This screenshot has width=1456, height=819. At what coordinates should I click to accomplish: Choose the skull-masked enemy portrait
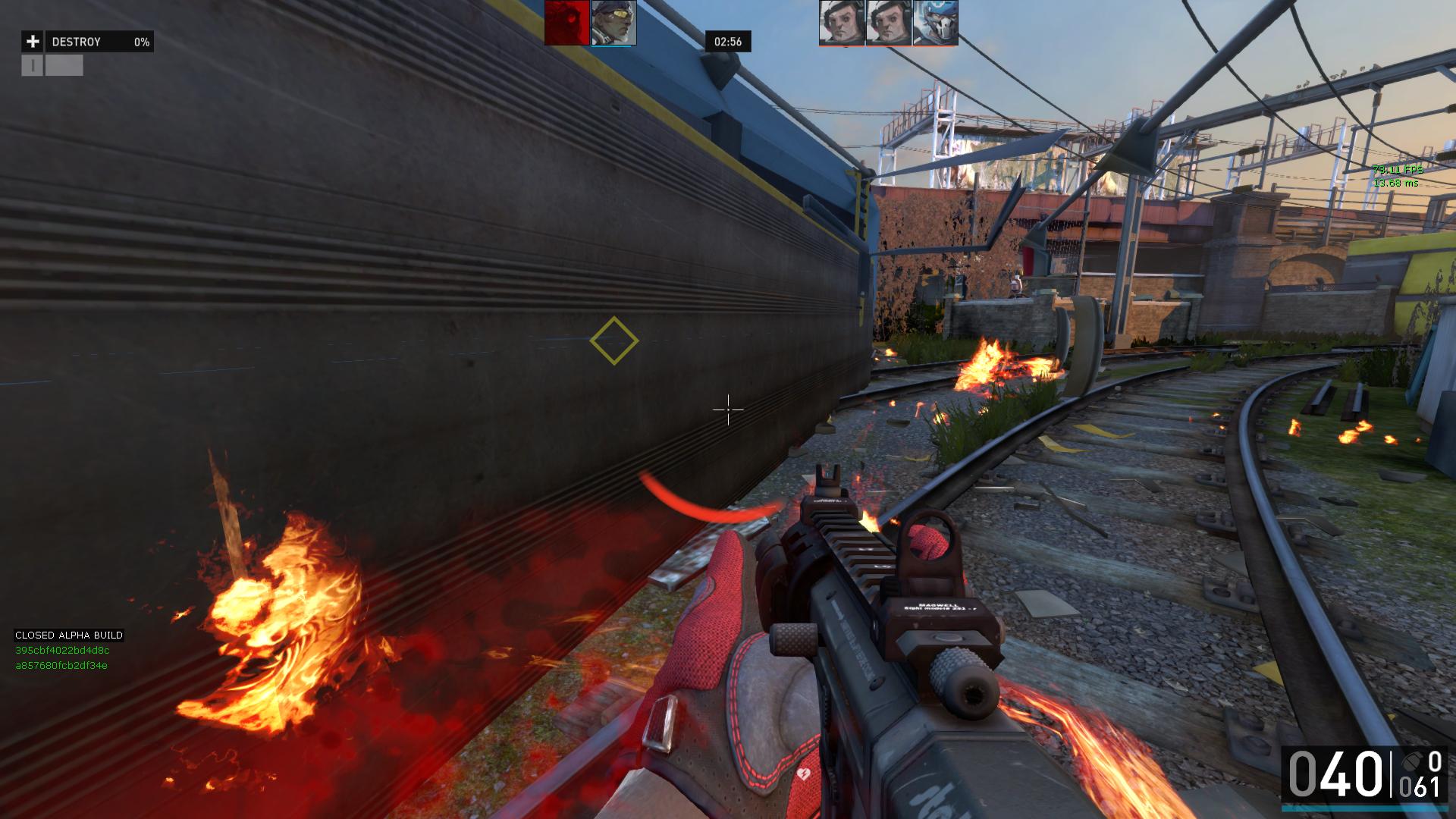[935, 23]
